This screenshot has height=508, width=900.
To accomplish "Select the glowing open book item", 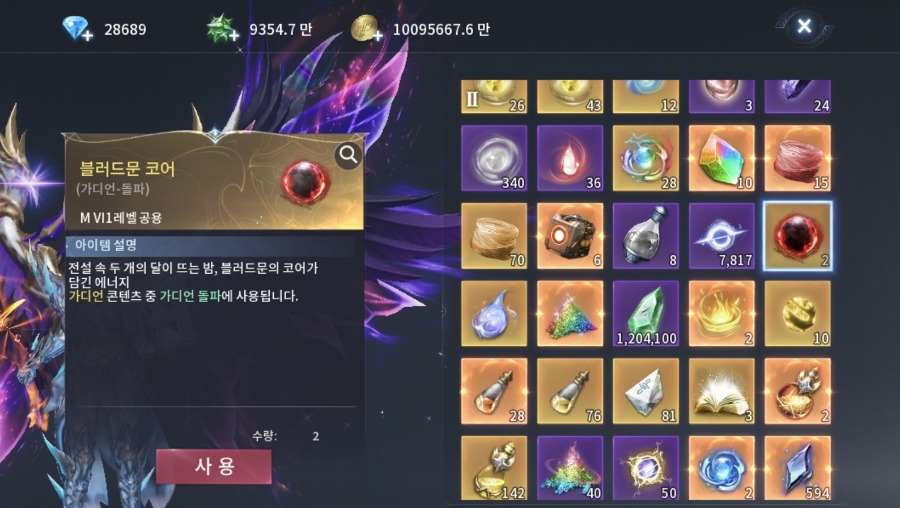I will coord(721,391).
